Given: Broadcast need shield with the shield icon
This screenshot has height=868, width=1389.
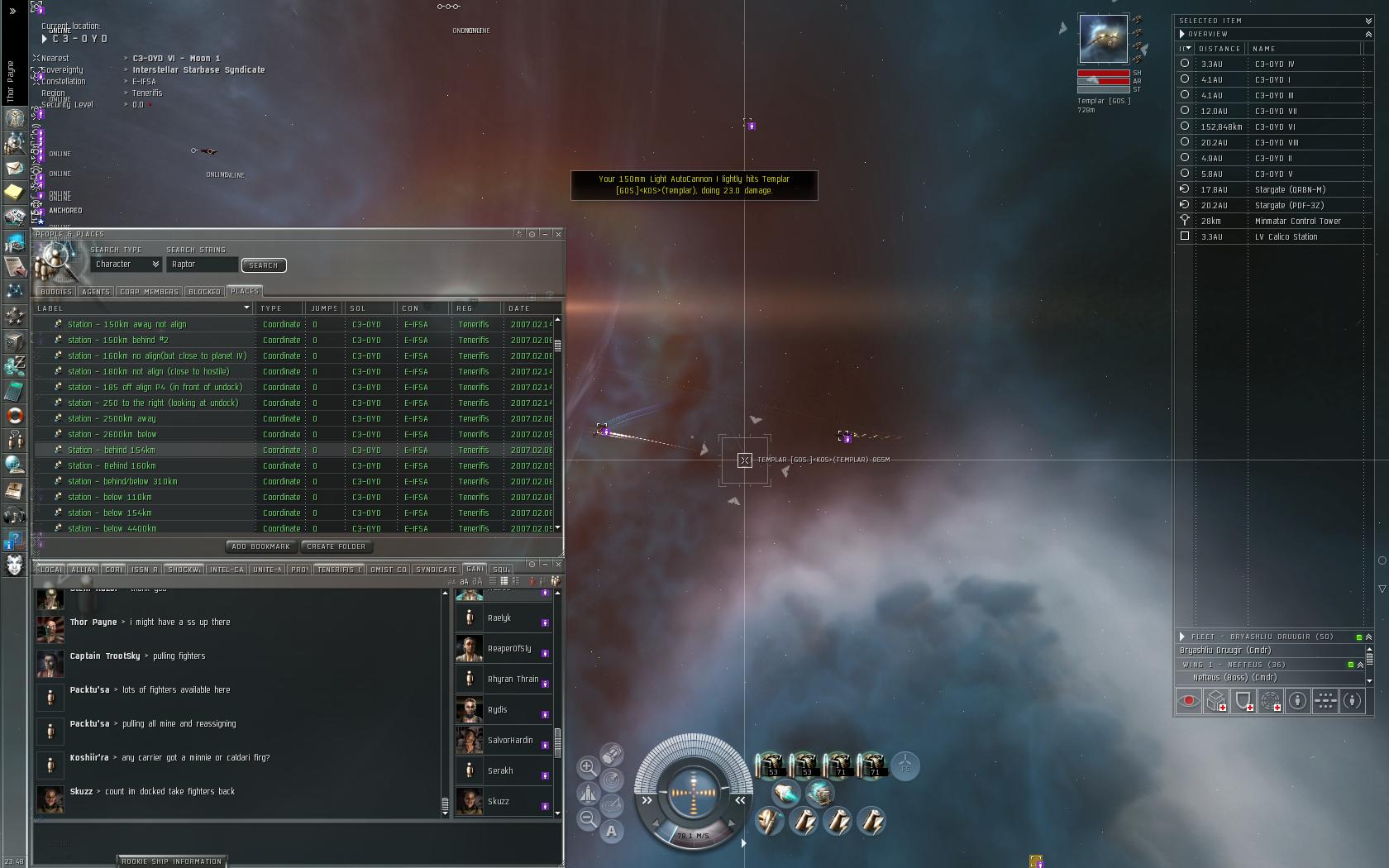Looking at the screenshot, I should tap(1243, 701).
